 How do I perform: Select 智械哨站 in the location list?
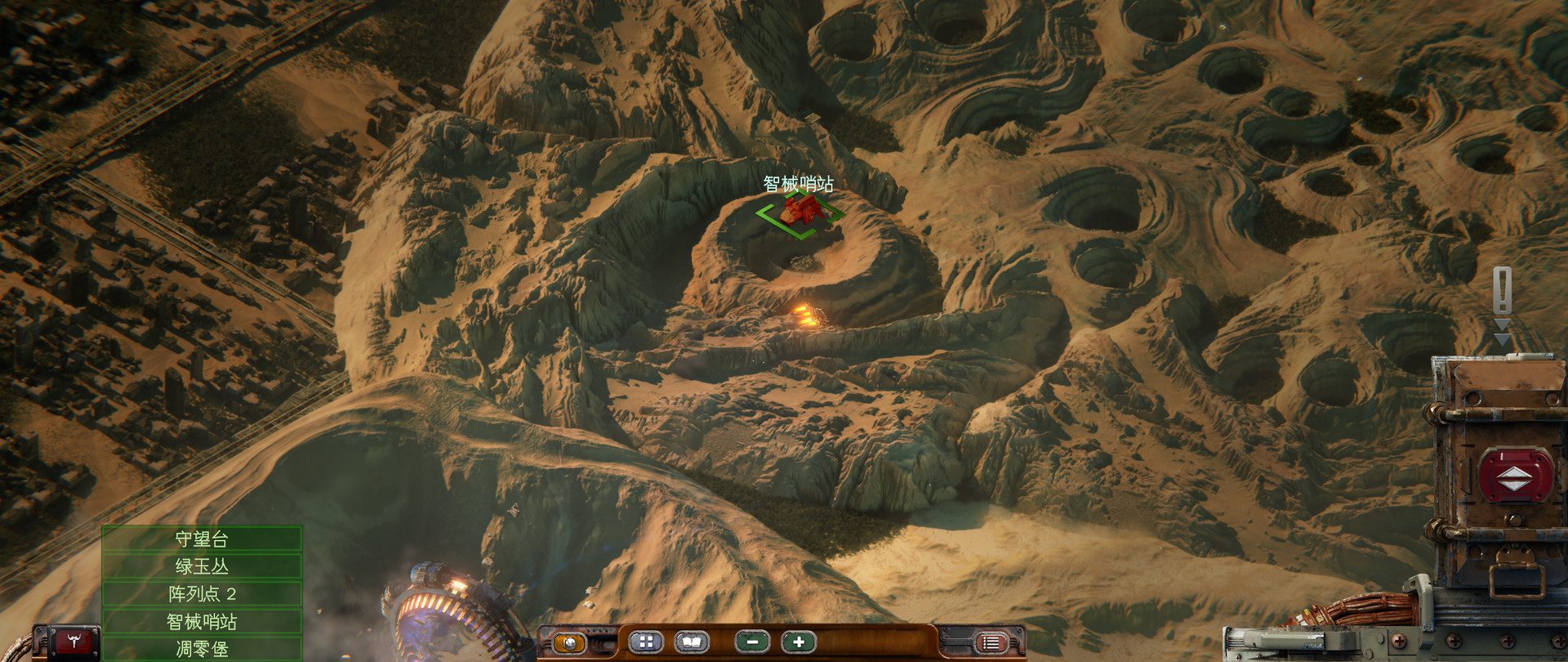click(x=202, y=621)
